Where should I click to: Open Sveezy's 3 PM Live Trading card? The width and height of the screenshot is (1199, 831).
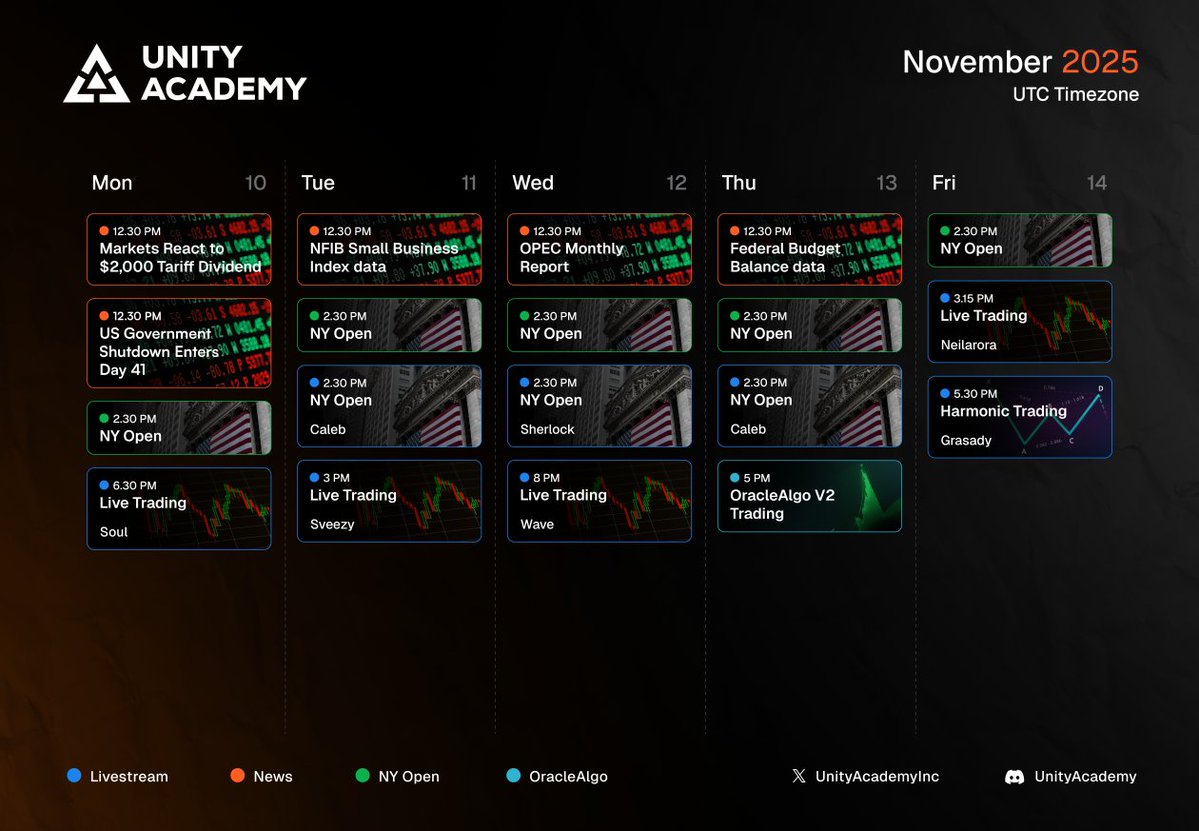tap(388, 501)
